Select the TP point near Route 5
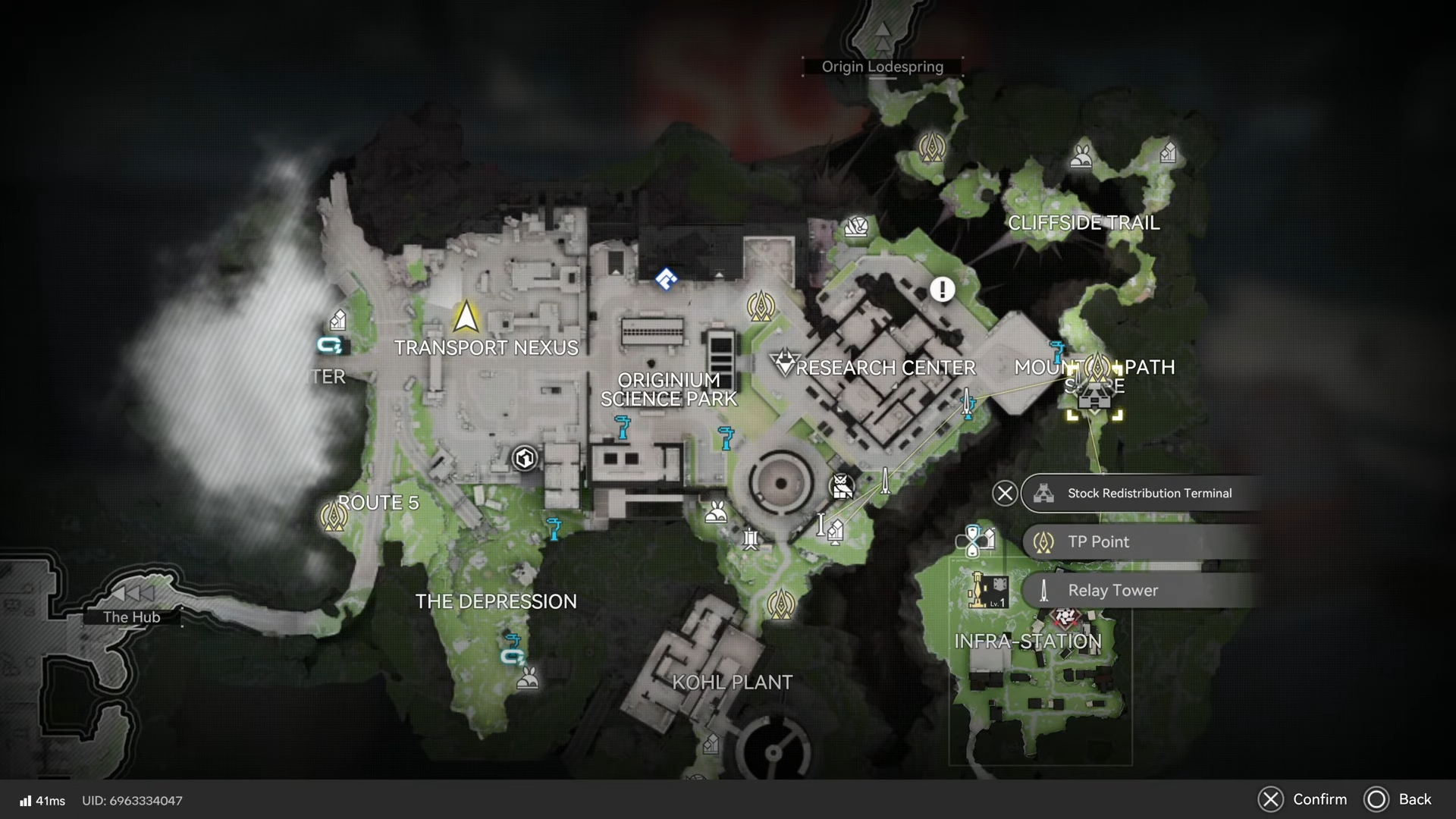This screenshot has height=819, width=1456. (x=334, y=517)
